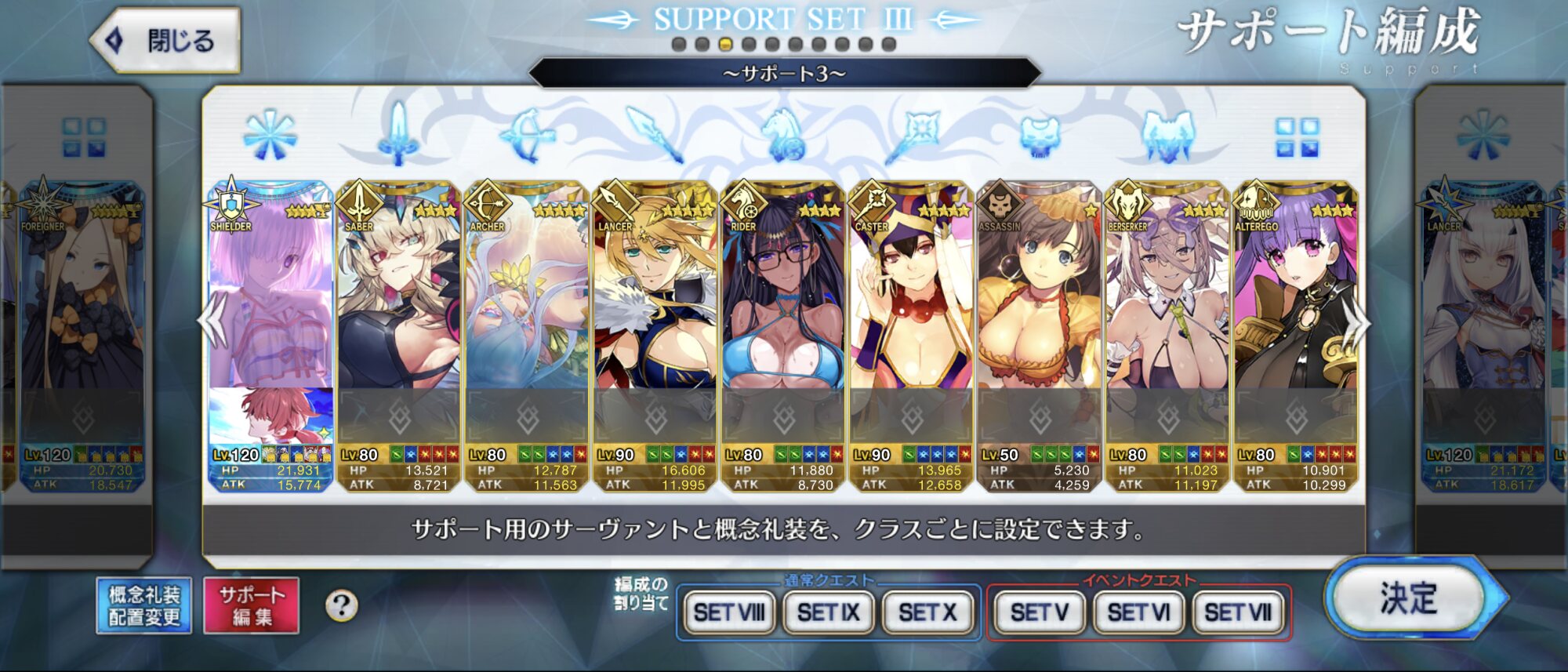Show help via the question mark icon
The height and width of the screenshot is (672, 1568).
(341, 606)
